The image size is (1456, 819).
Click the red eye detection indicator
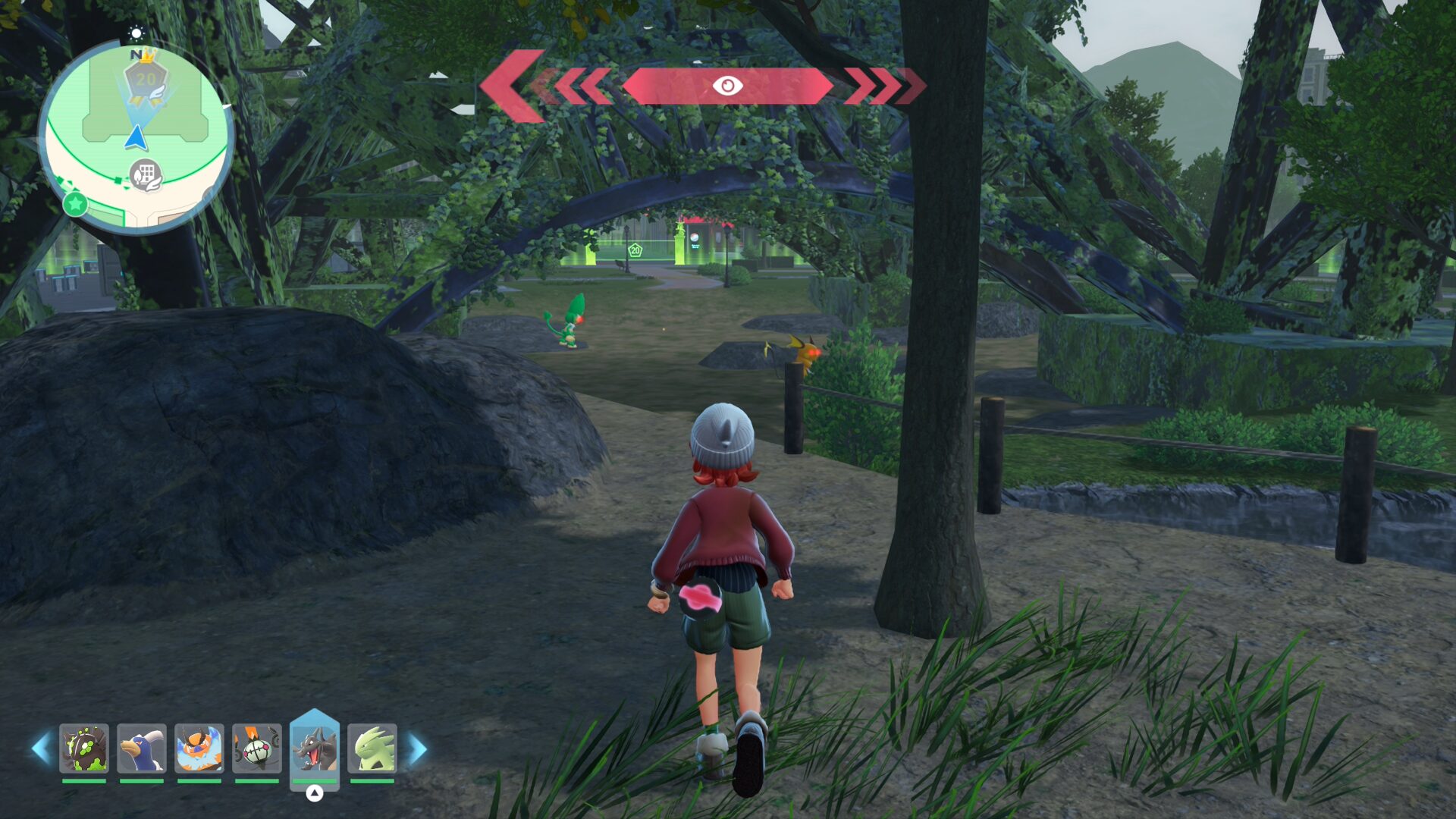click(x=727, y=86)
